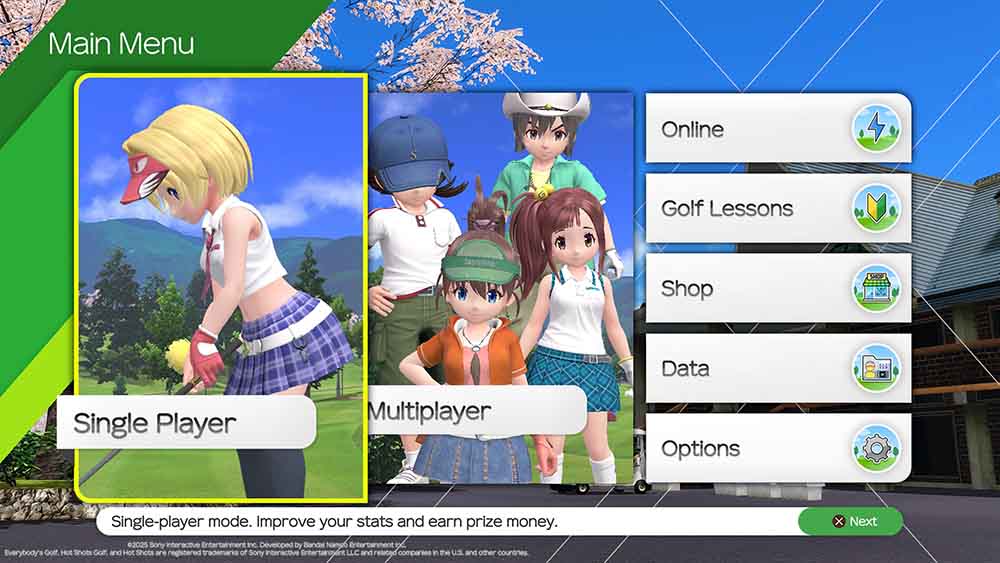Open the Options settings
This screenshot has width=1000, height=563.
pyautogui.click(x=777, y=448)
